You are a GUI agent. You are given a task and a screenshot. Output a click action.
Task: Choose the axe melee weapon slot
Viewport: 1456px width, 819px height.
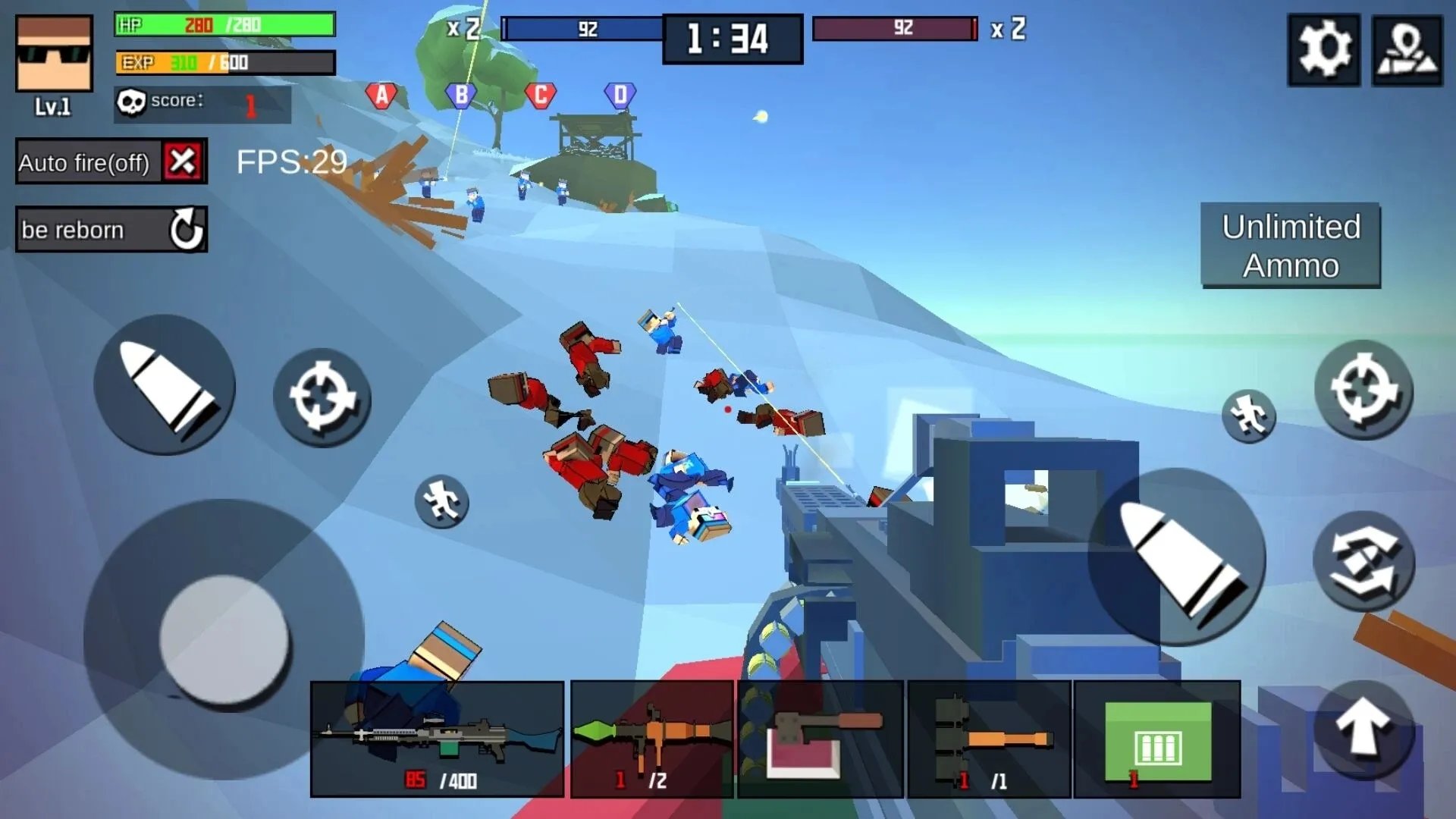(x=820, y=739)
